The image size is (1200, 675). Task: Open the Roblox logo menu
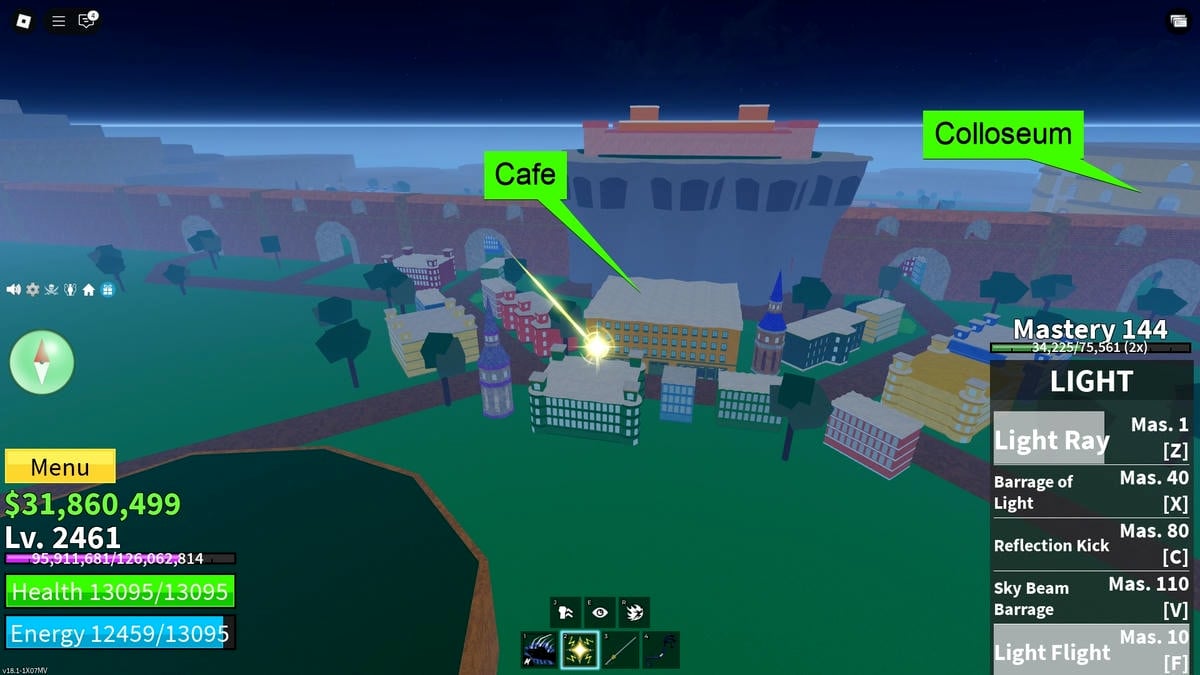pos(23,20)
